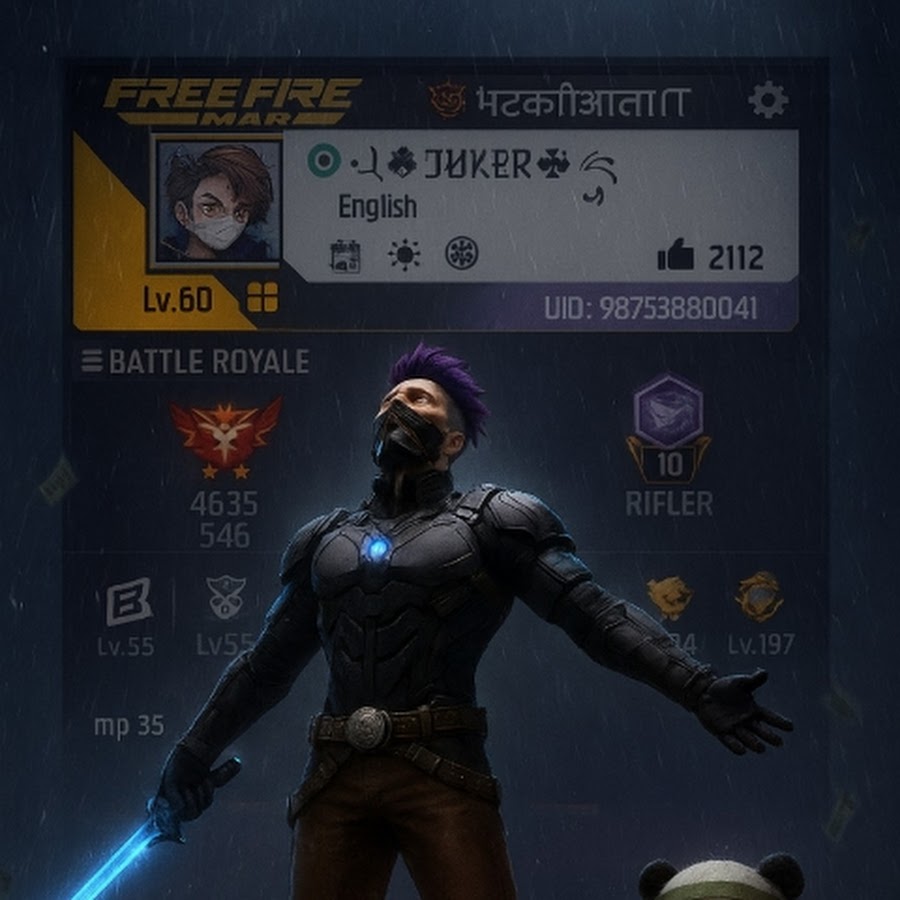This screenshot has width=900, height=900.
Task: Click the round patterned emblem icon
Action: click(462, 254)
